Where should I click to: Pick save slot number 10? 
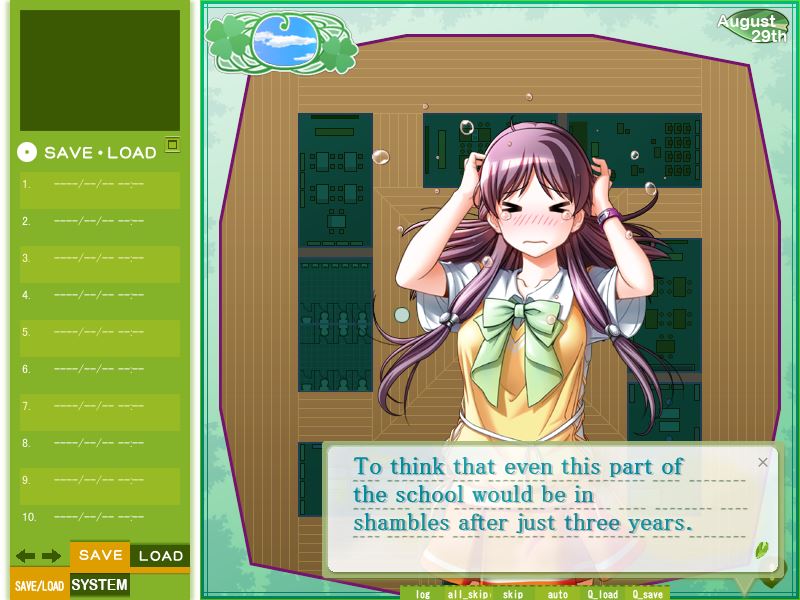pos(99,518)
